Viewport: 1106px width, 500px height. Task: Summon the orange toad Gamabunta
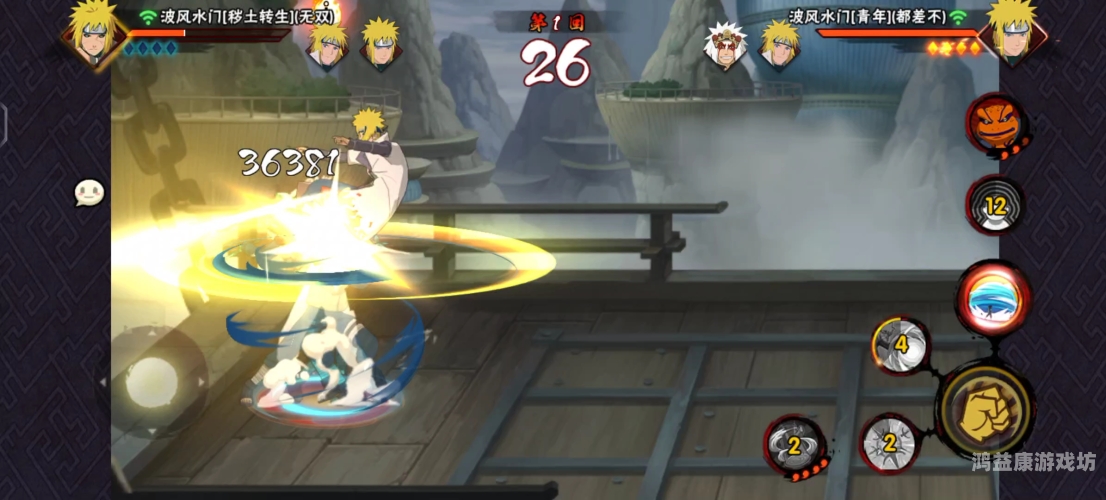[x=993, y=123]
